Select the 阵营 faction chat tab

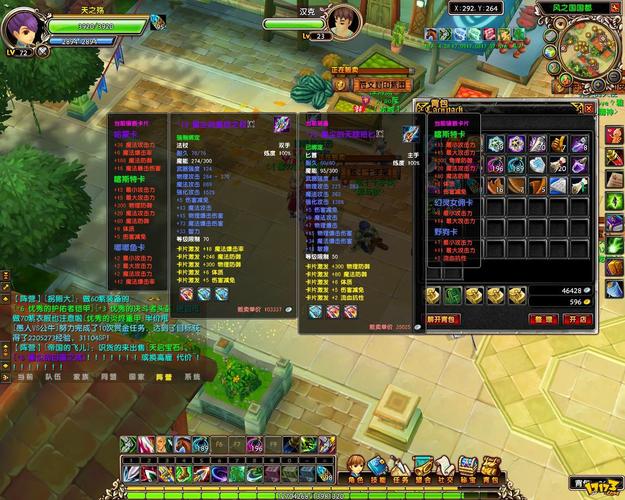coord(163,377)
